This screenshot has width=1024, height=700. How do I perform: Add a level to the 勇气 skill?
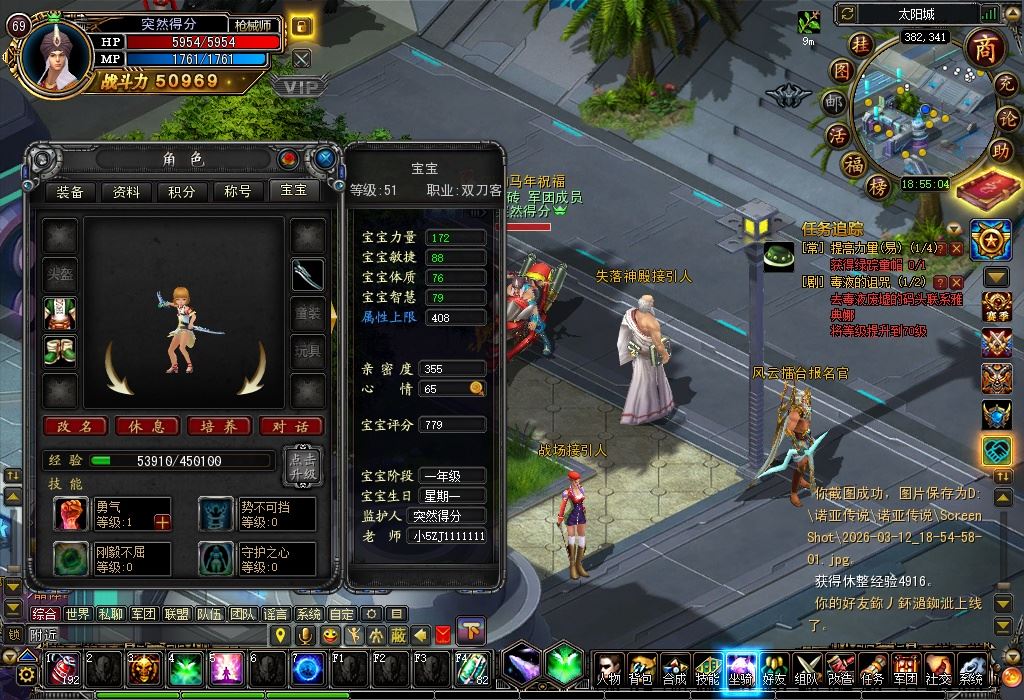162,521
